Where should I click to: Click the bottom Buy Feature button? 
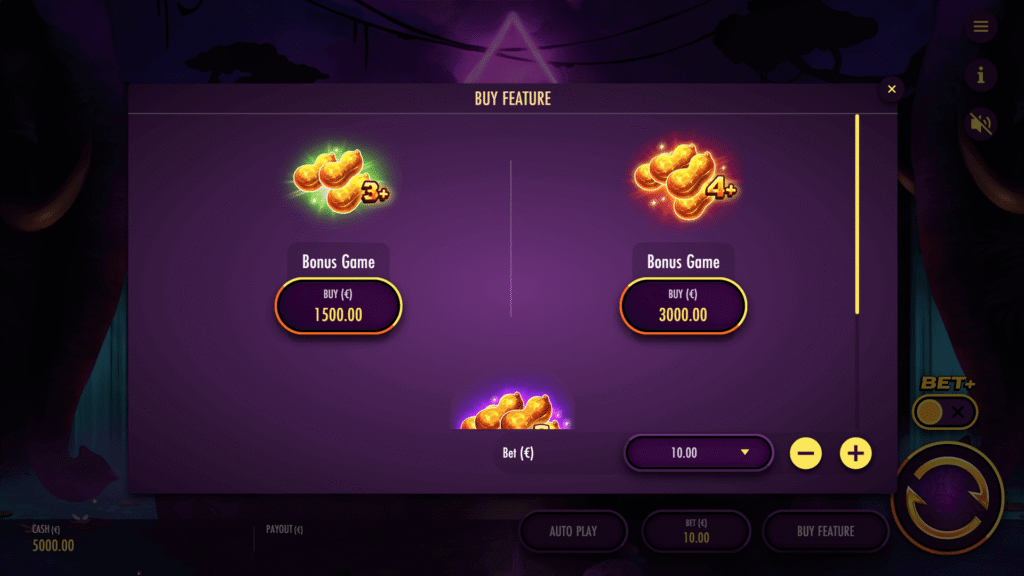click(x=825, y=531)
